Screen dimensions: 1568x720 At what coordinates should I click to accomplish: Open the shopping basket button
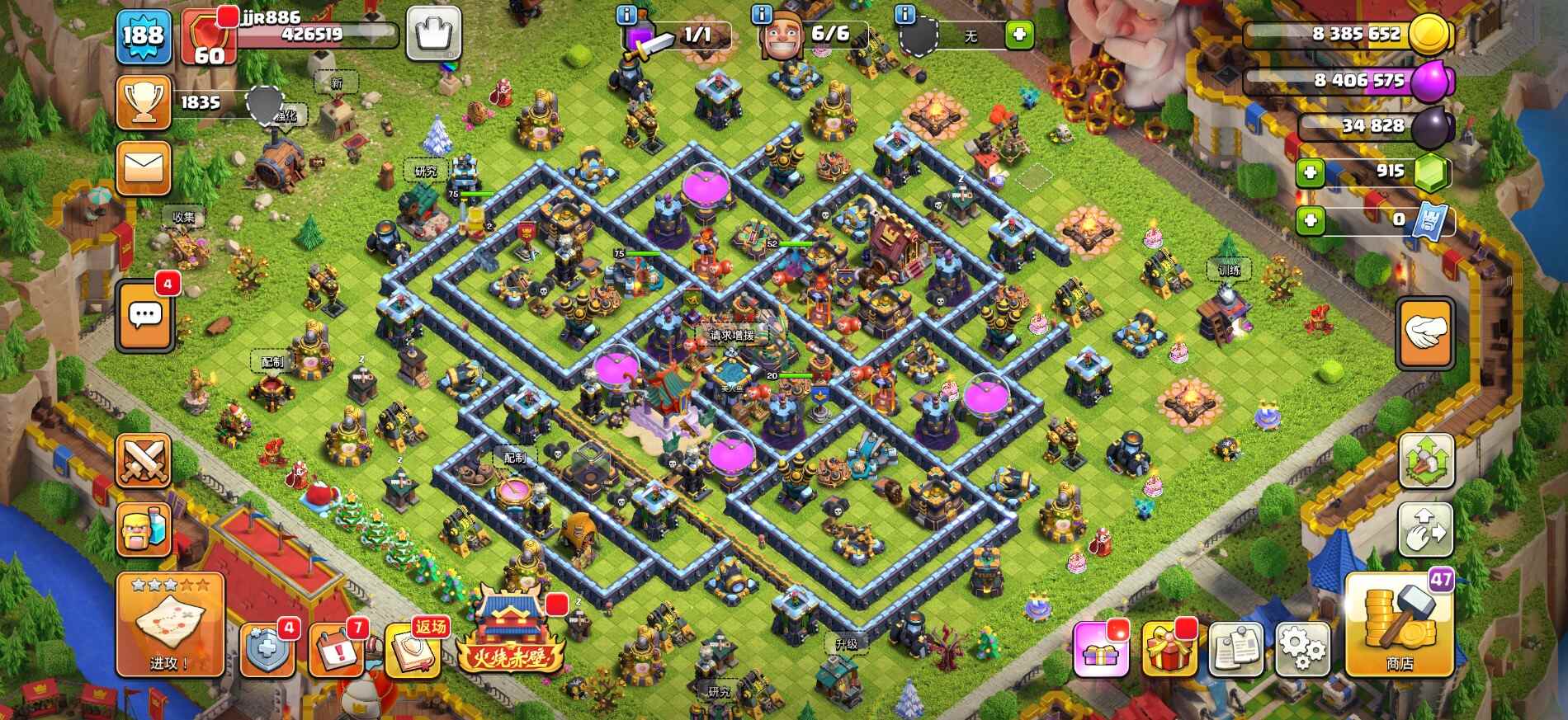433,35
